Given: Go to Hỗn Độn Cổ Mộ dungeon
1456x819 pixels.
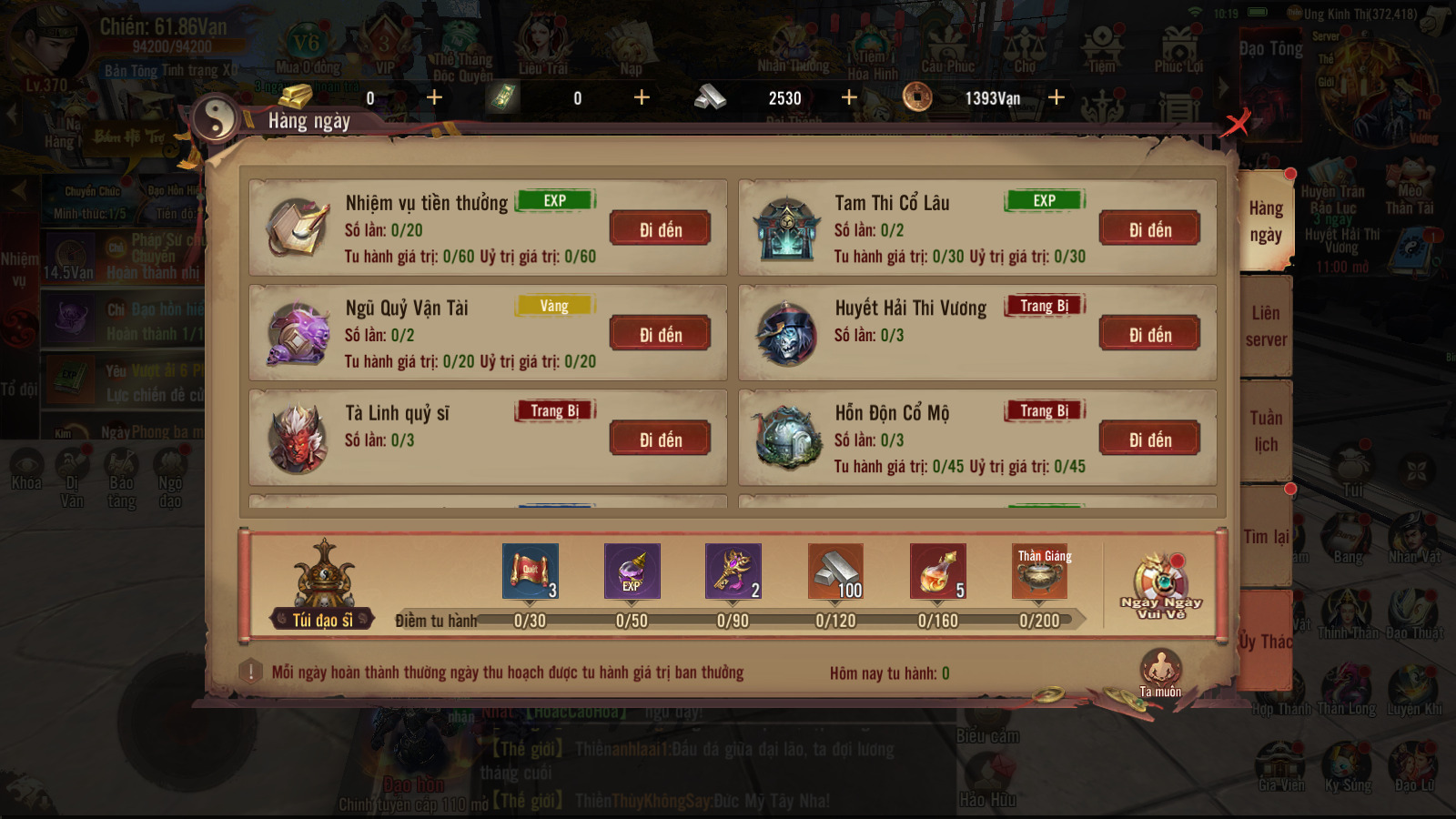Looking at the screenshot, I should point(1149,440).
